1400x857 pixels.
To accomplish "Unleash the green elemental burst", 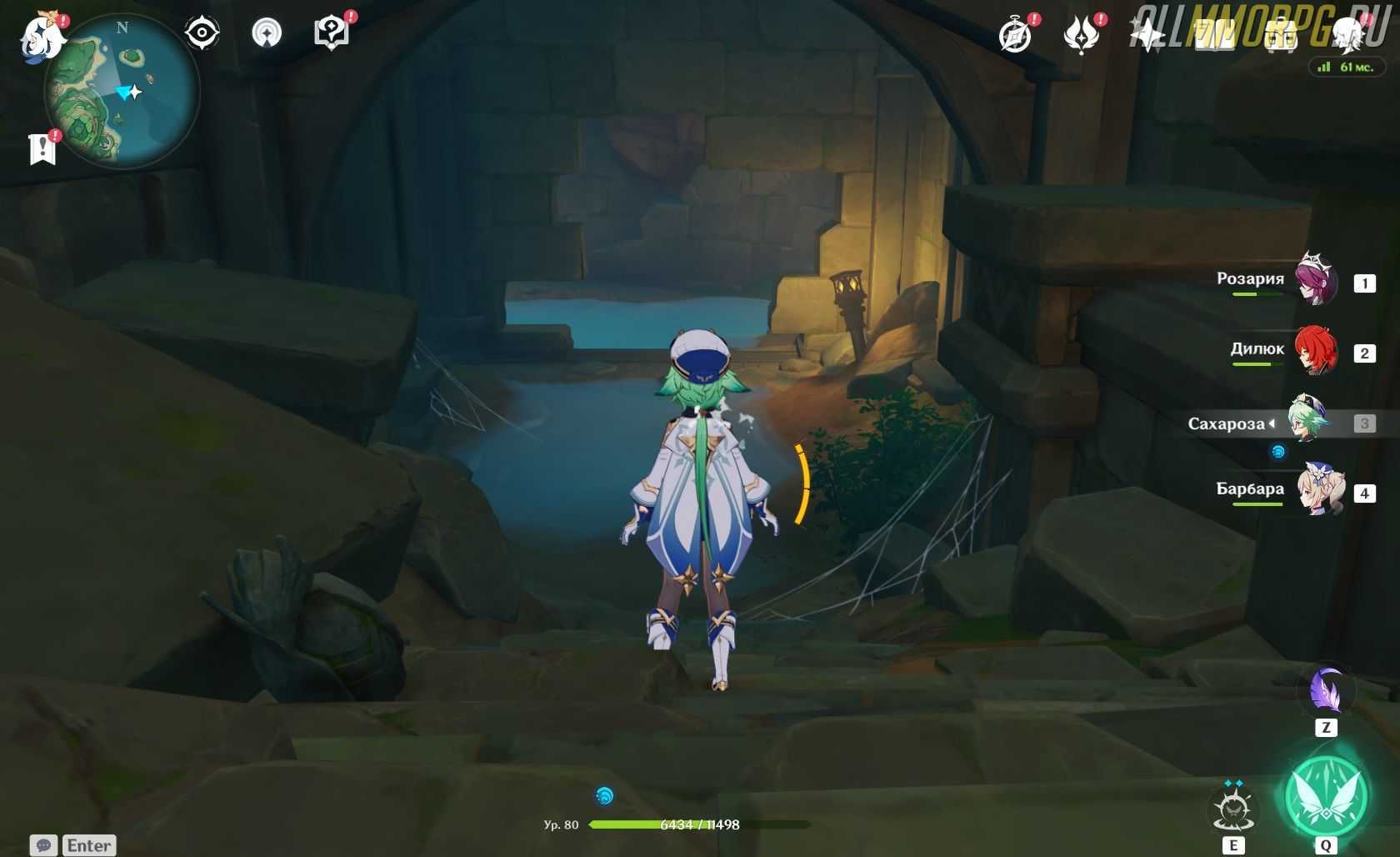I will click(1326, 798).
